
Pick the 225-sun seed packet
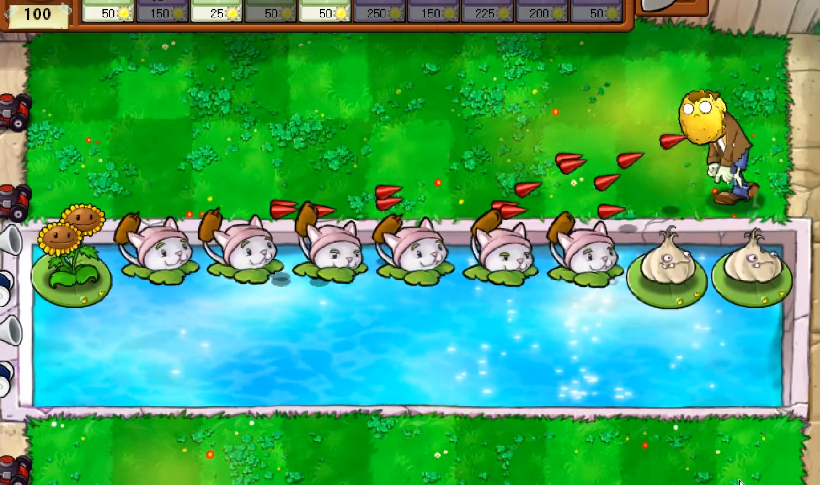pyautogui.click(x=487, y=12)
